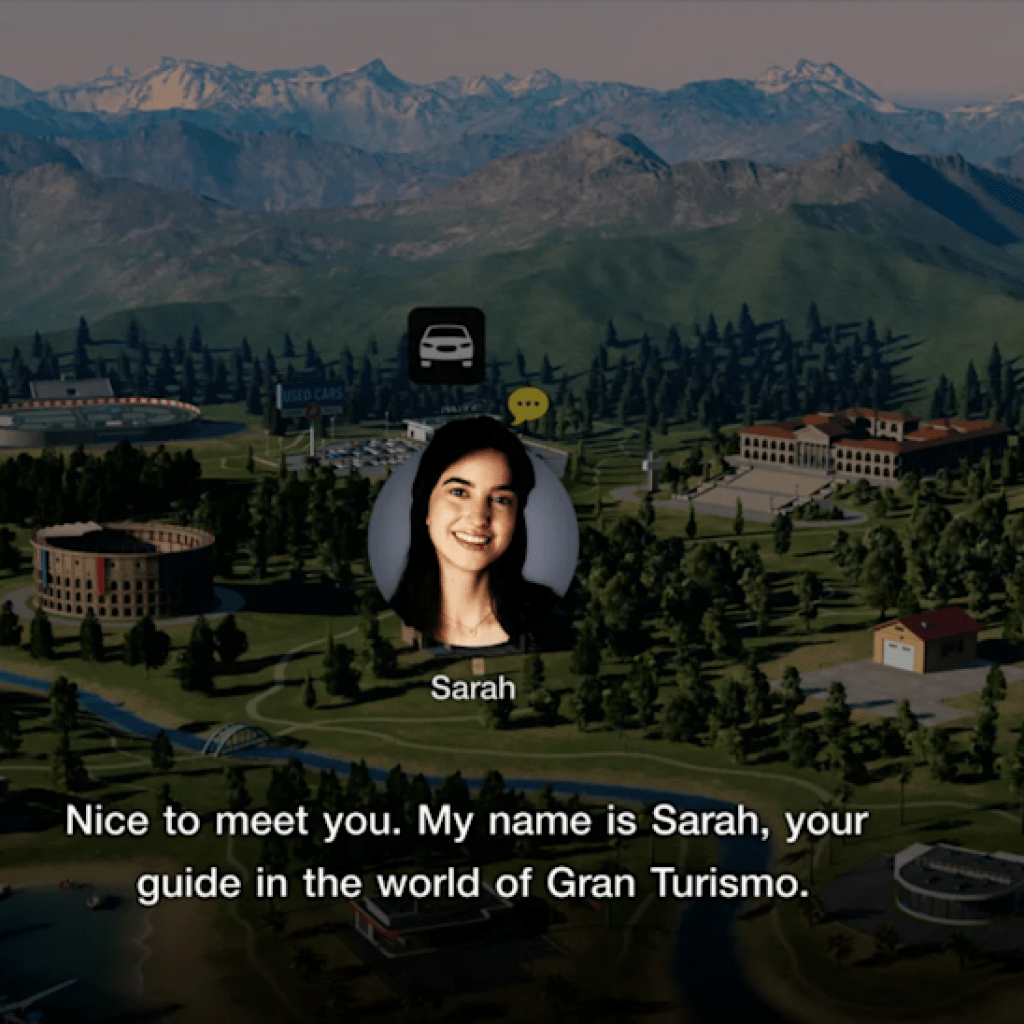This screenshot has height=1024, width=1024.
Task: Select Sarah's circular portrait
Action: click(x=473, y=535)
